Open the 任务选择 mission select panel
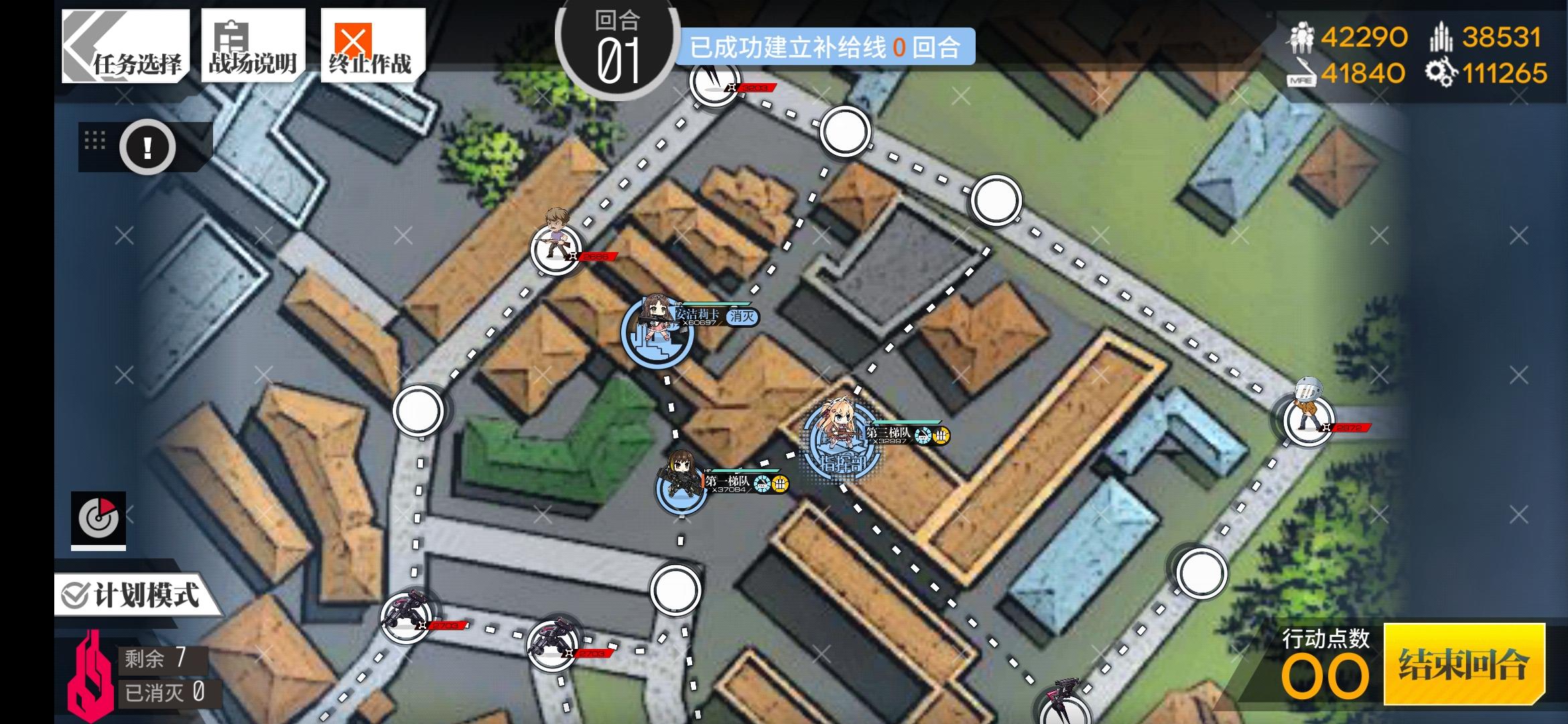This screenshot has width=1568, height=724. (x=124, y=47)
